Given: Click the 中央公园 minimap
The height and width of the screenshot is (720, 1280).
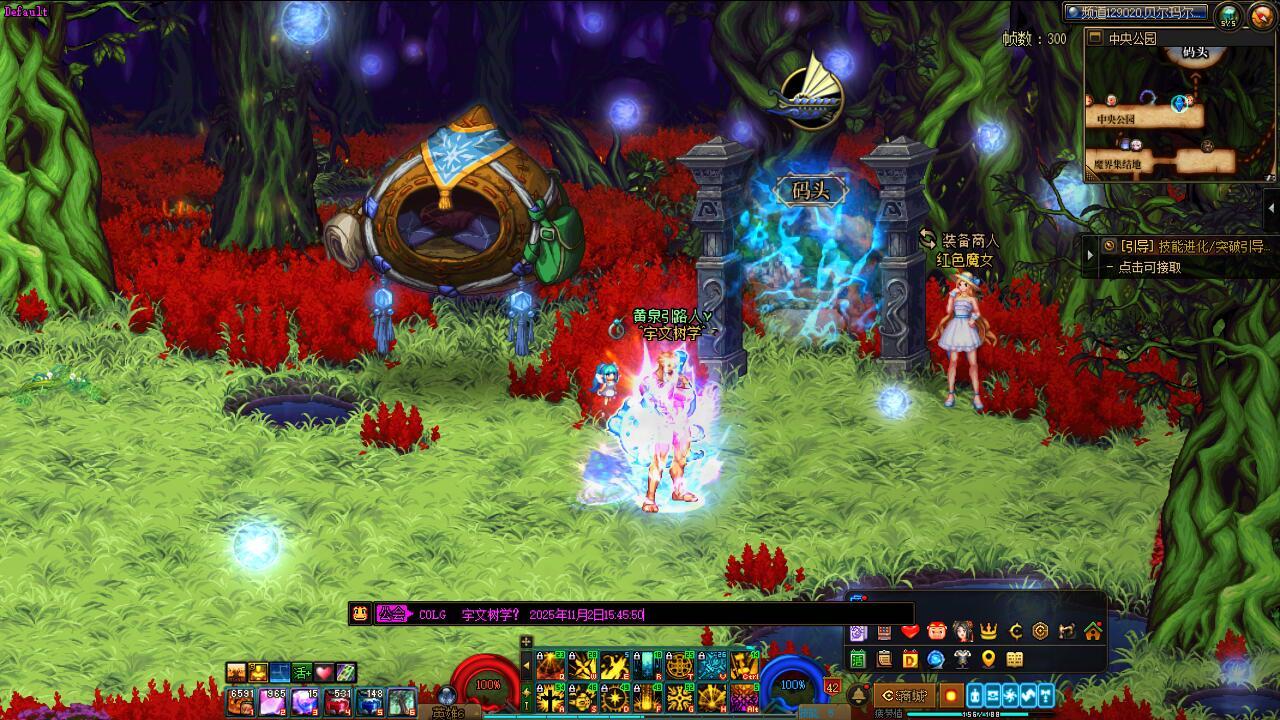Looking at the screenshot, I should click(x=1180, y=112).
